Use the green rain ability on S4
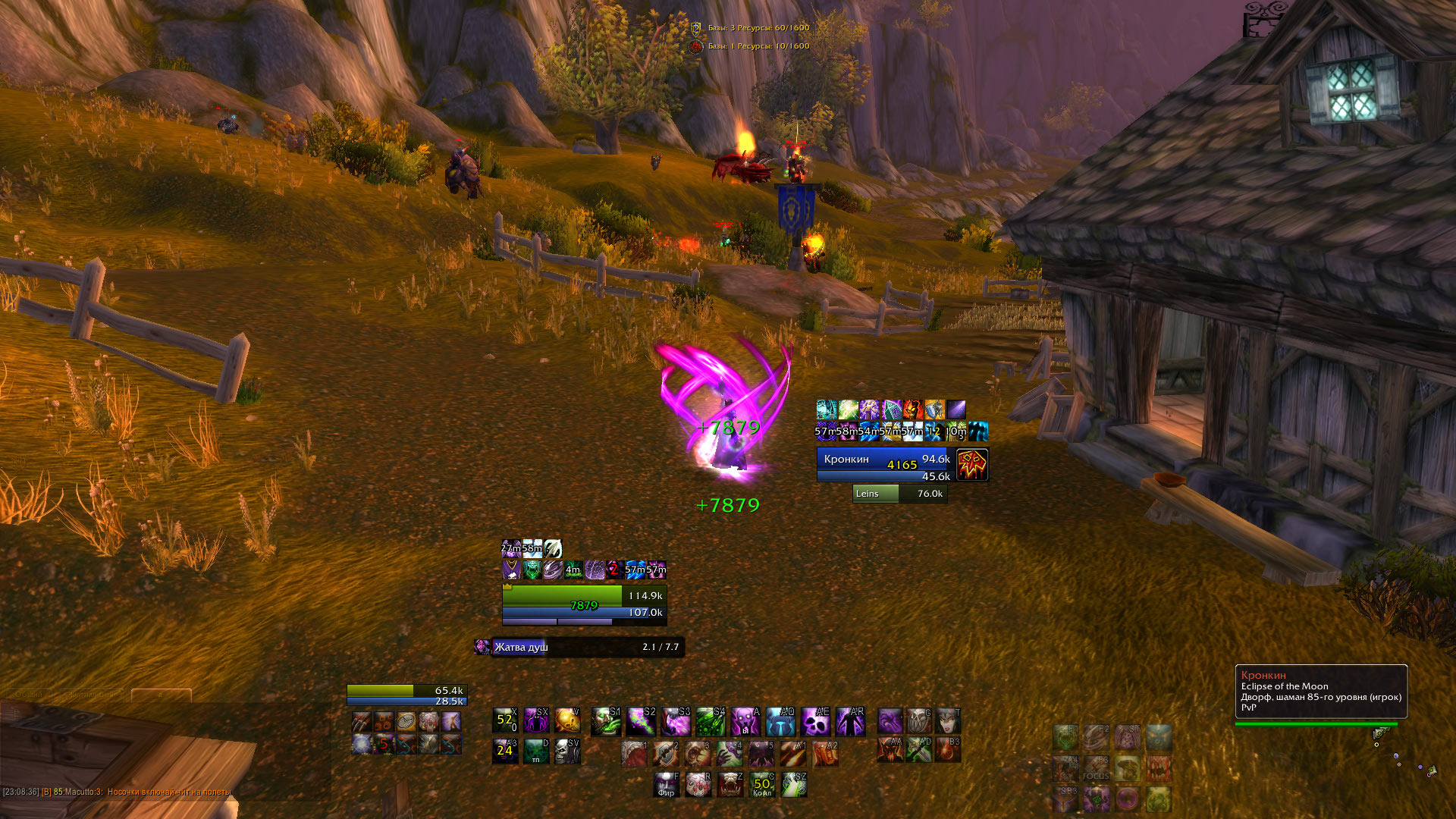1456x819 pixels. pyautogui.click(x=711, y=722)
